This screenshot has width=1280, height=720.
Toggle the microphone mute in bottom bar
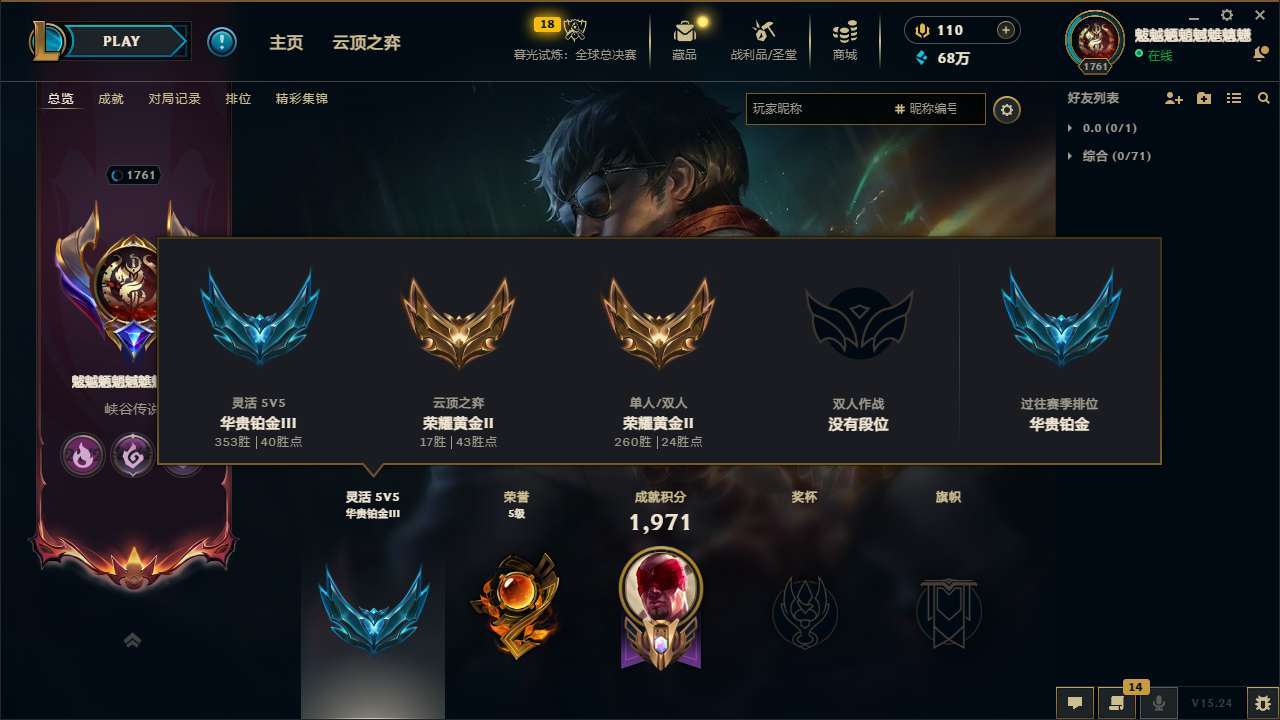tap(1158, 703)
